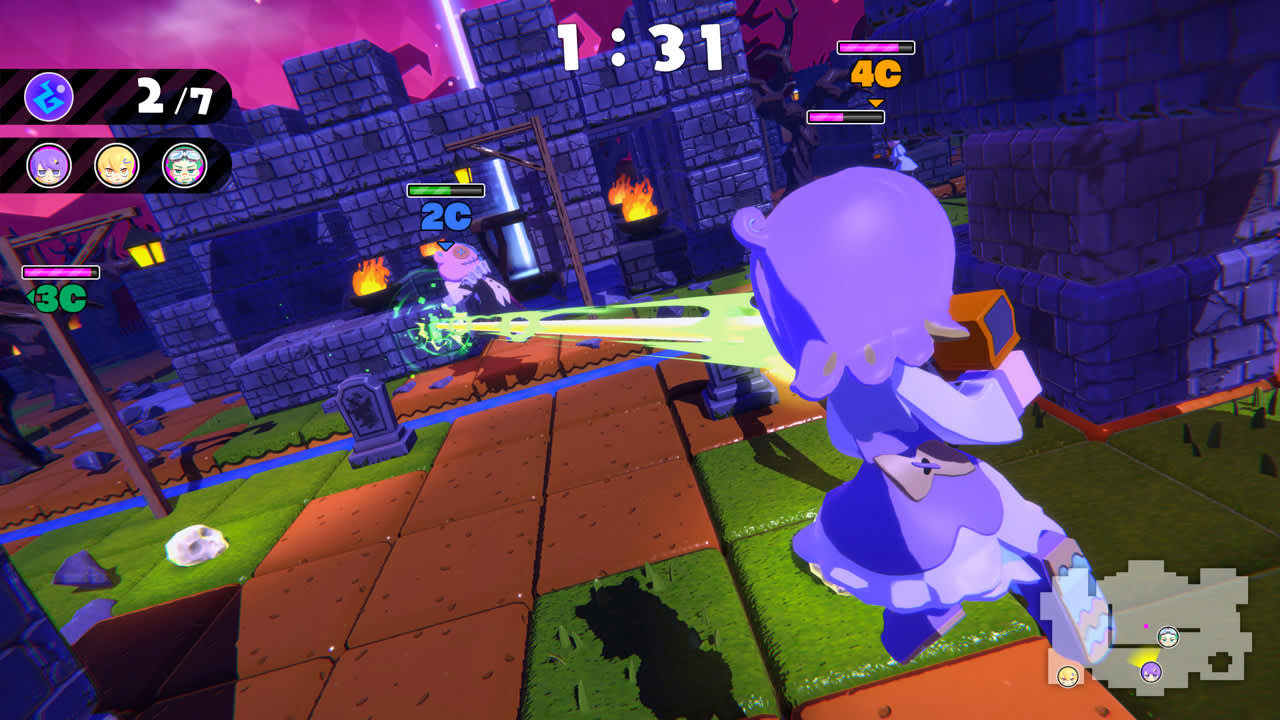Click the pink objective dot on the minimap
Viewport: 1280px width, 720px height.
click(1146, 626)
